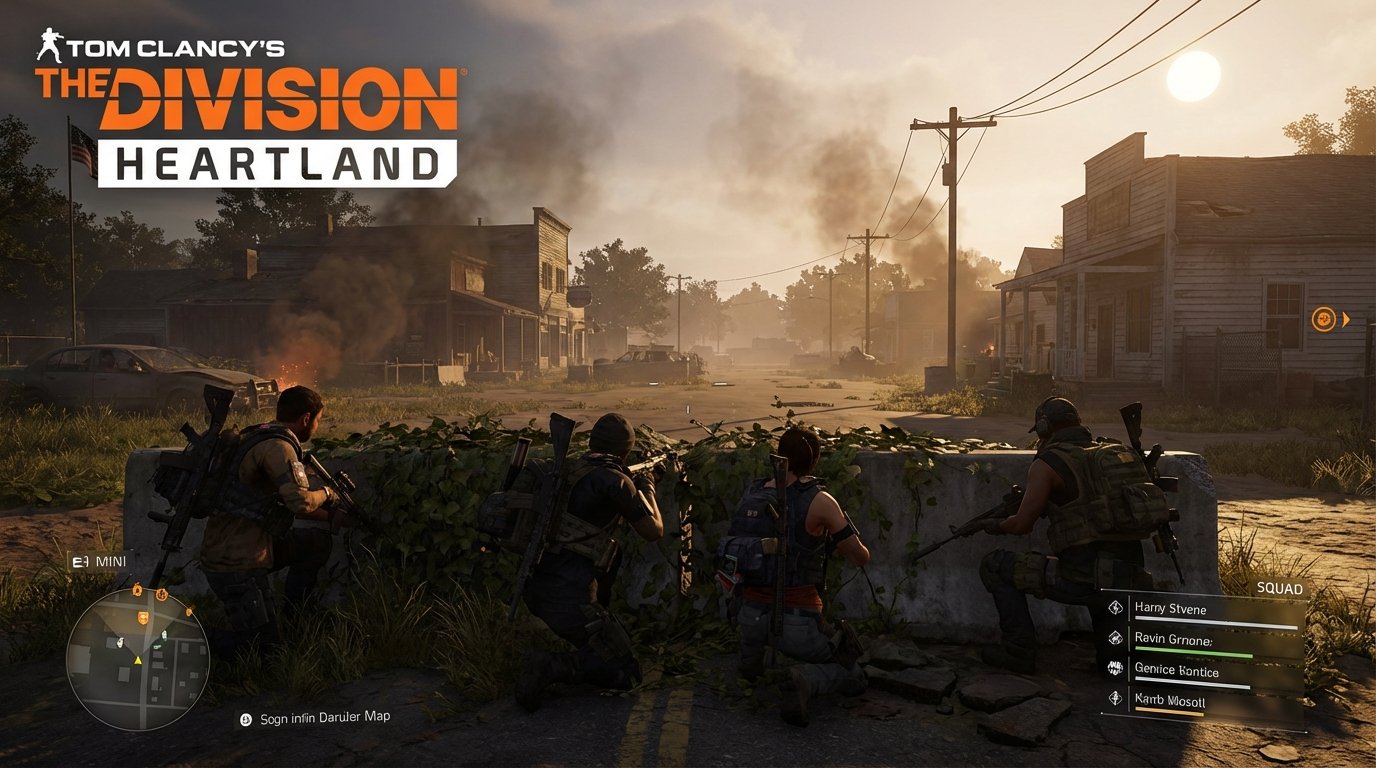Viewport: 1376px width, 768px height.
Task: Select Harry Stvene's agent icon in the squad panel
Action: point(1116,608)
